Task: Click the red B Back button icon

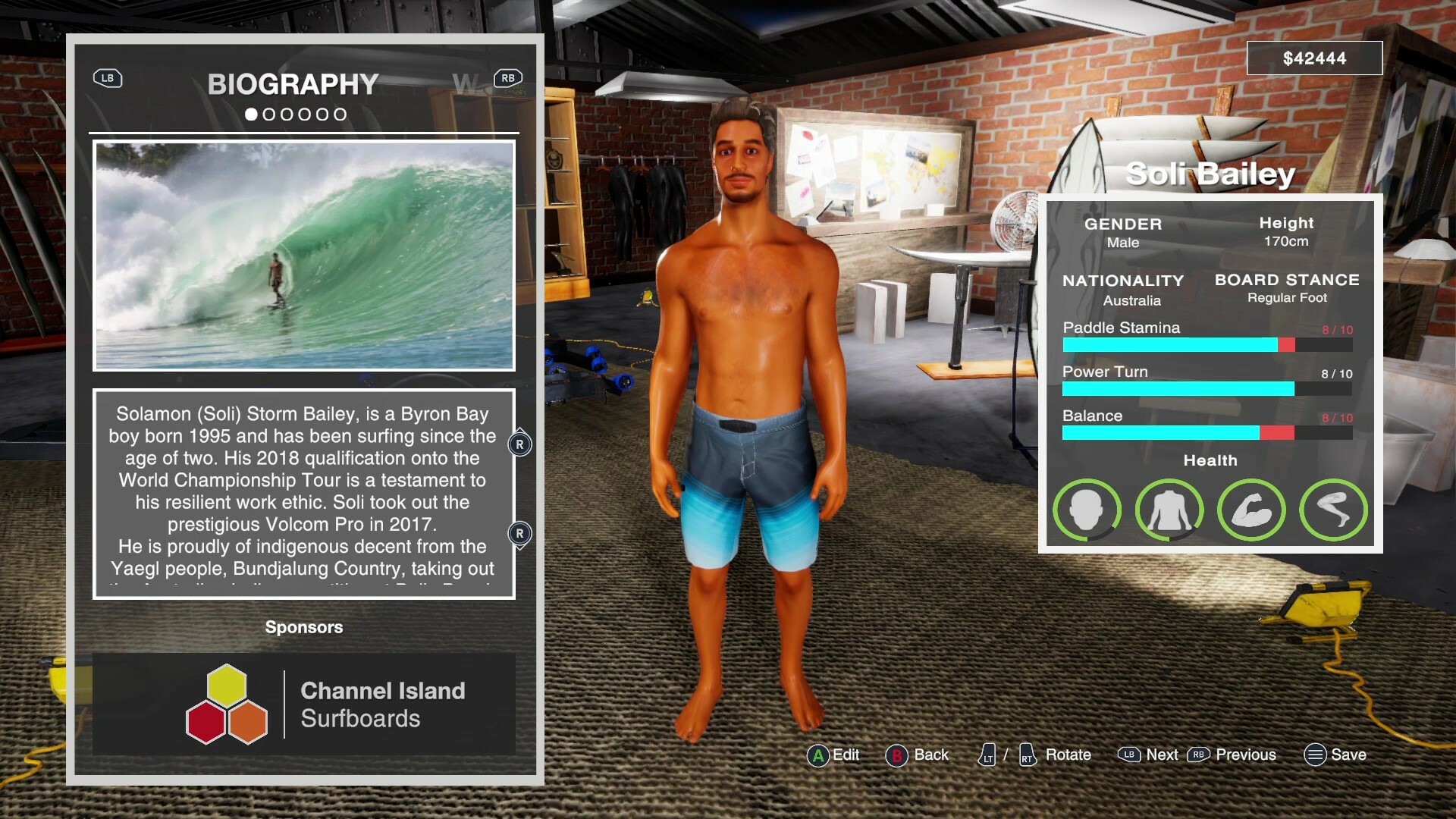Action: tap(897, 755)
